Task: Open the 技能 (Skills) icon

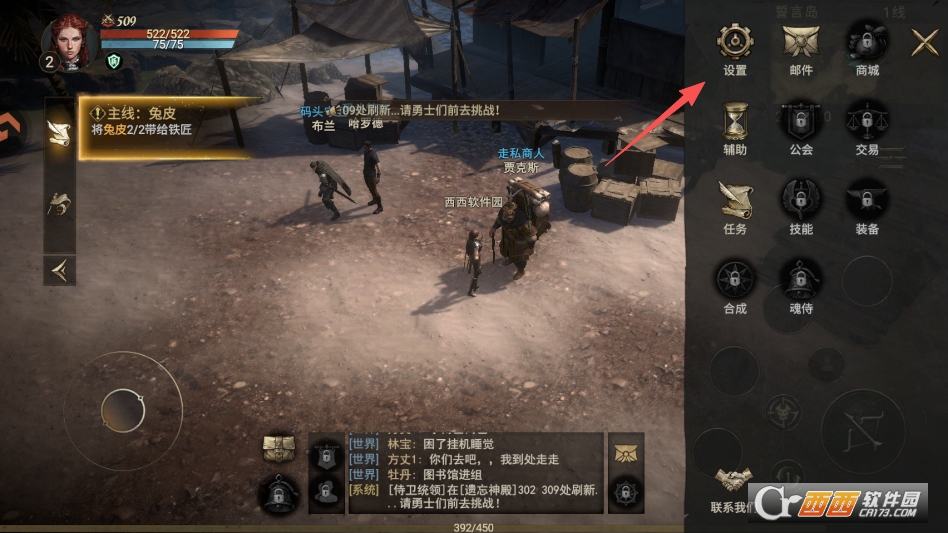Action: click(801, 201)
